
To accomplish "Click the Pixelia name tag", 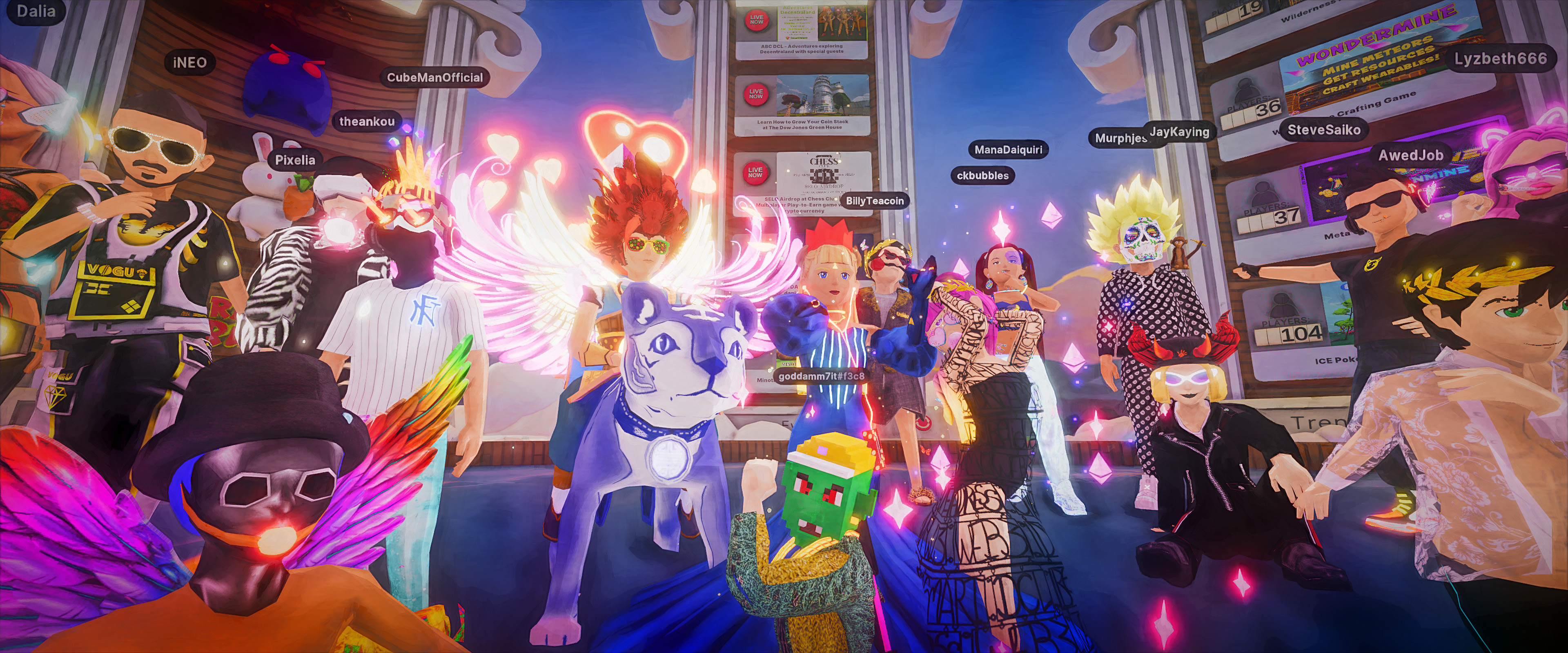I will click(295, 160).
